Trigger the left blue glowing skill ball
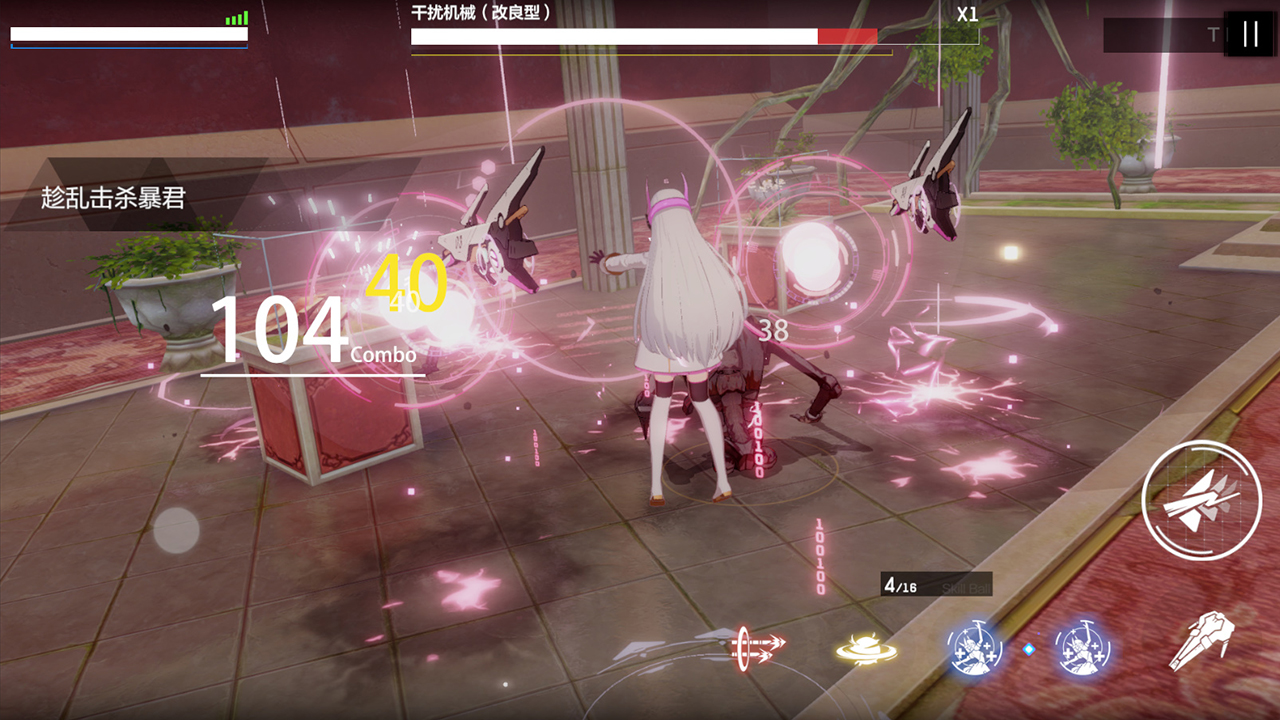Image resolution: width=1280 pixels, height=720 pixels. (x=974, y=647)
